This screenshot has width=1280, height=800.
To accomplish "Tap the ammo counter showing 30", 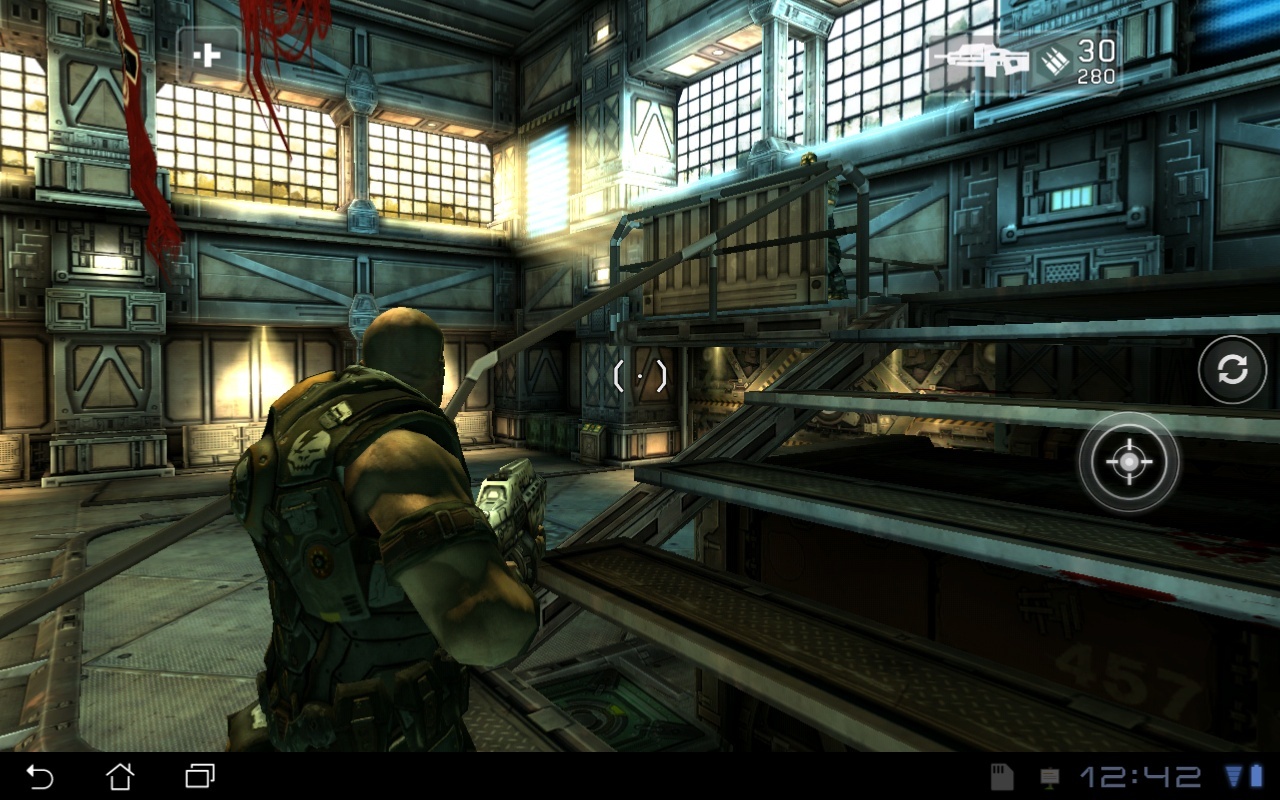I will (1096, 52).
